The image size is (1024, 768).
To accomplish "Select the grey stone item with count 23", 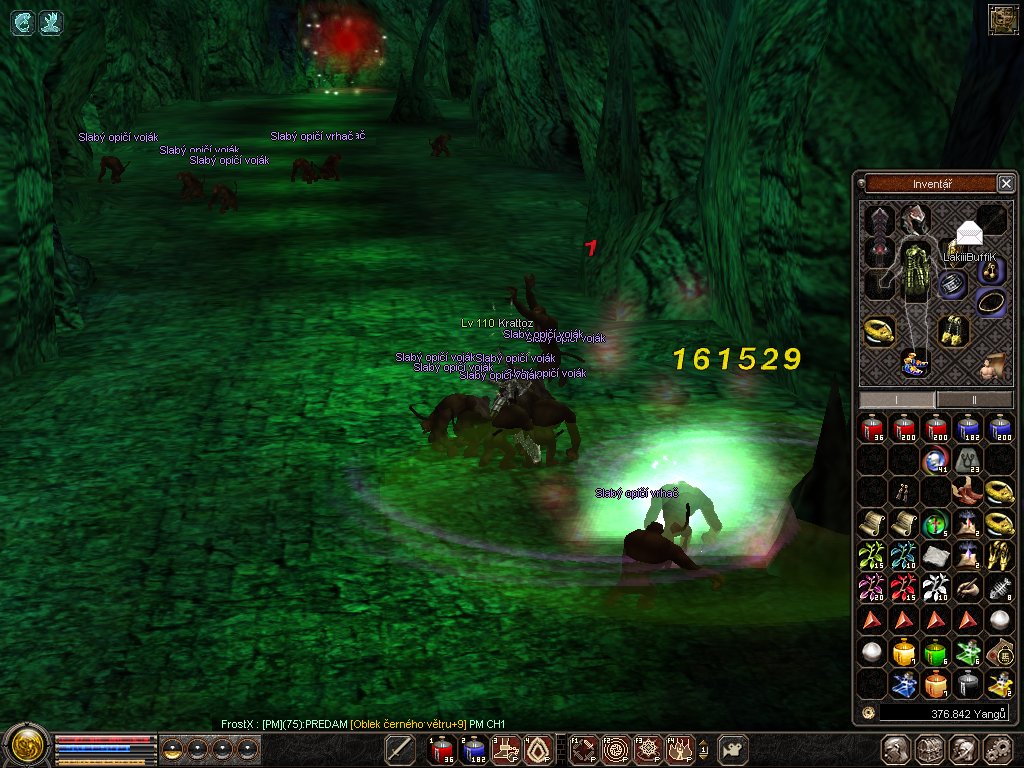I will click(x=967, y=459).
